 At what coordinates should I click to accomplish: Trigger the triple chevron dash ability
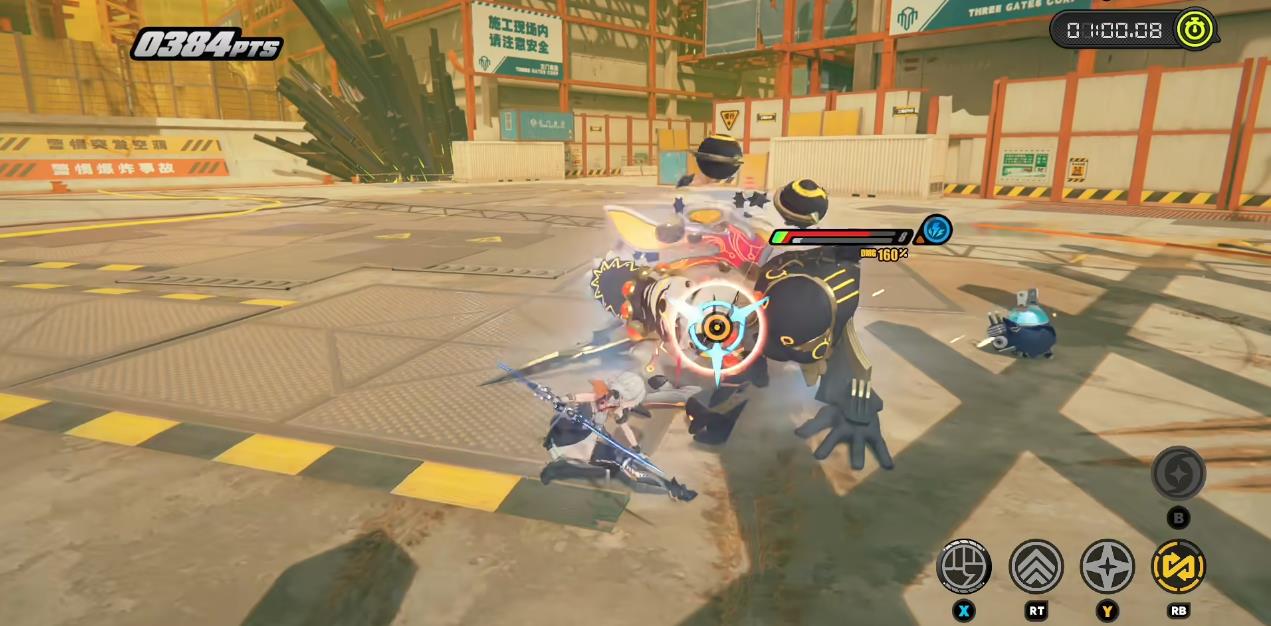pyautogui.click(x=1035, y=567)
